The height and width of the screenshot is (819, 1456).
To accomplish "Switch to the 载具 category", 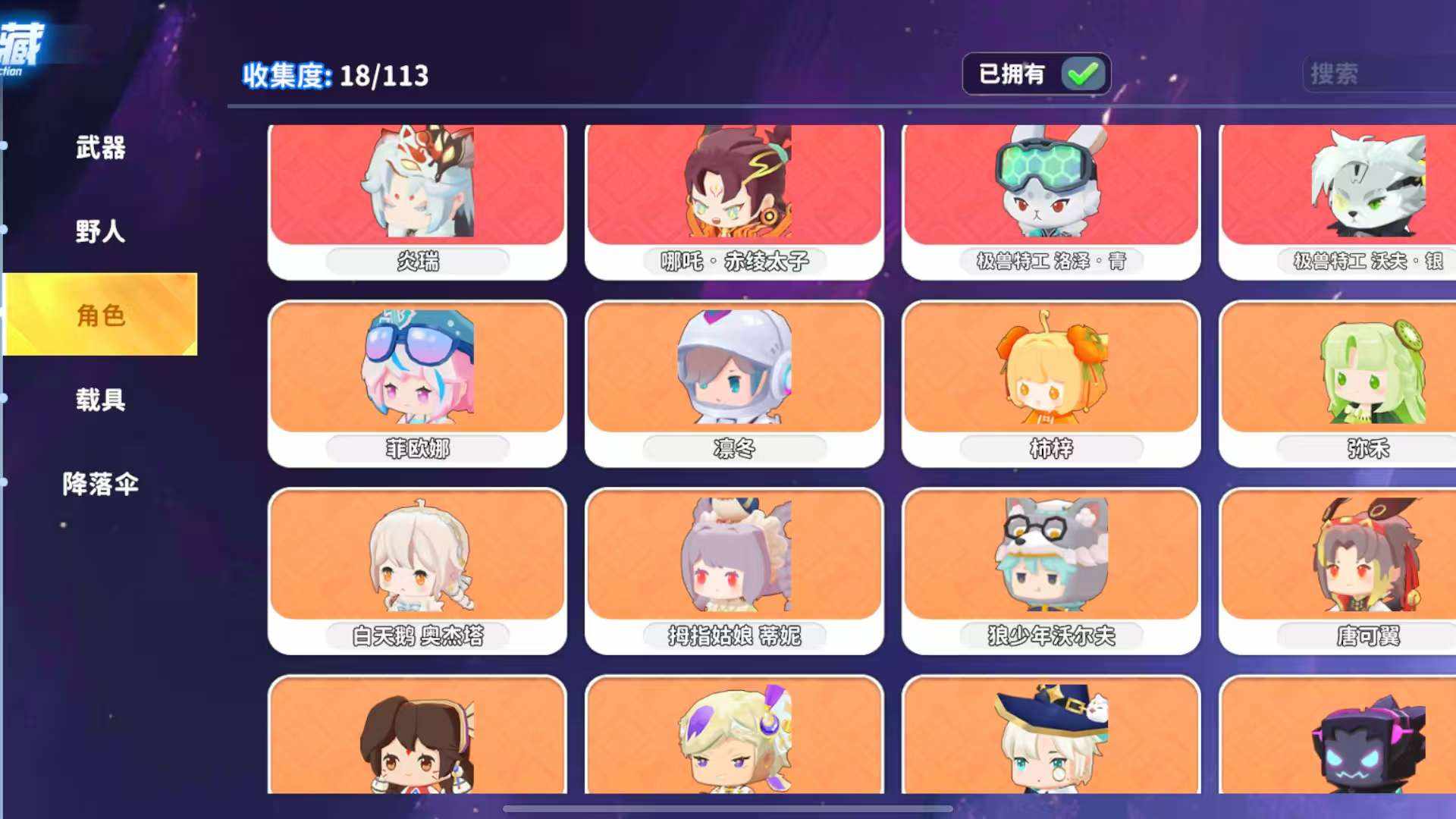I will 100,400.
